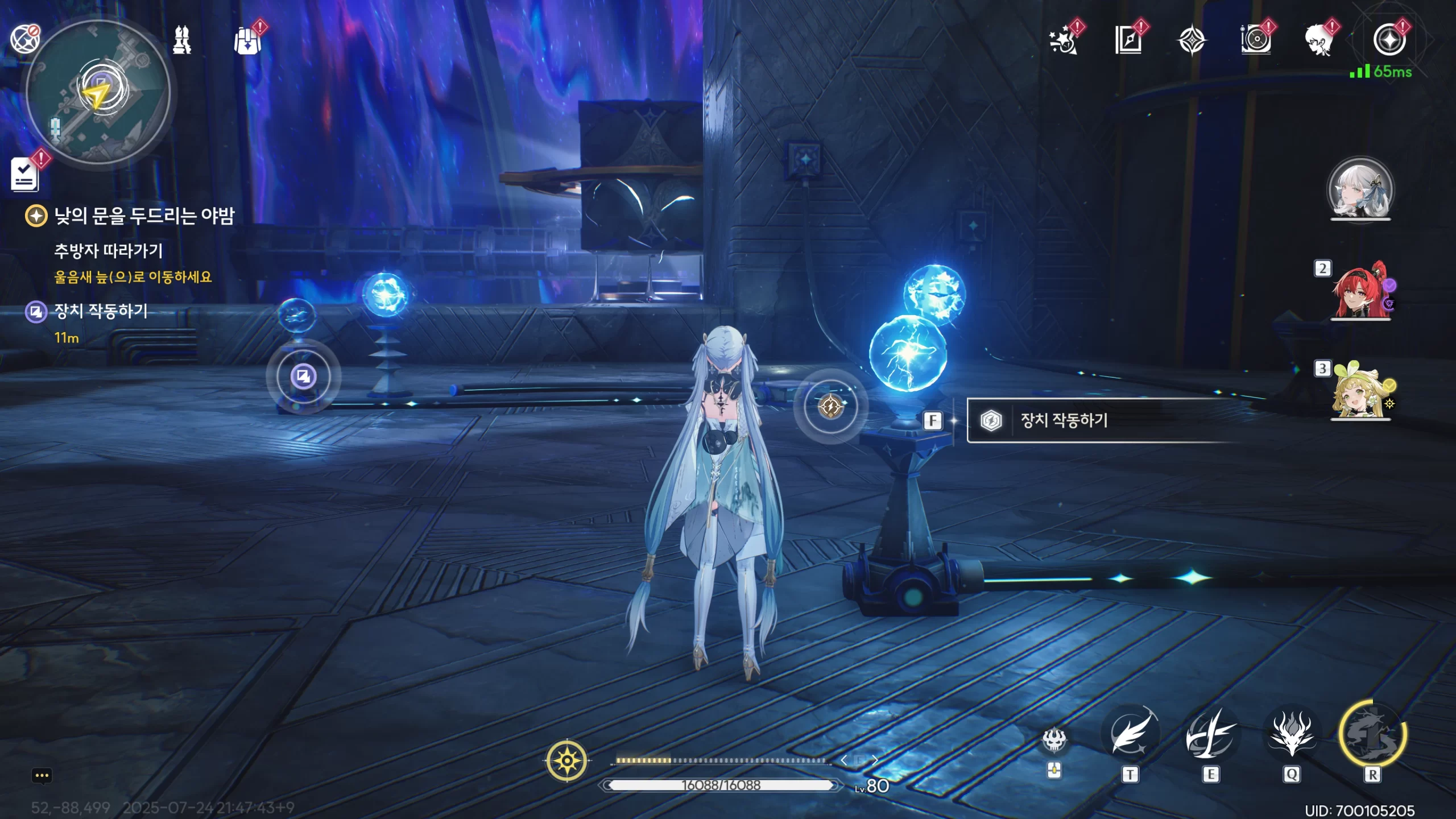1456x819 pixels.
Task: Open the compass guidebook icon
Action: tap(1128, 41)
